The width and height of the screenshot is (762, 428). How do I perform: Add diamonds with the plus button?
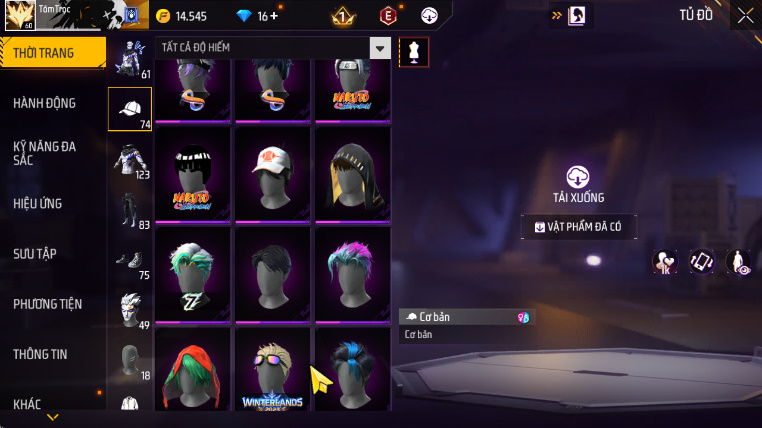(x=275, y=16)
